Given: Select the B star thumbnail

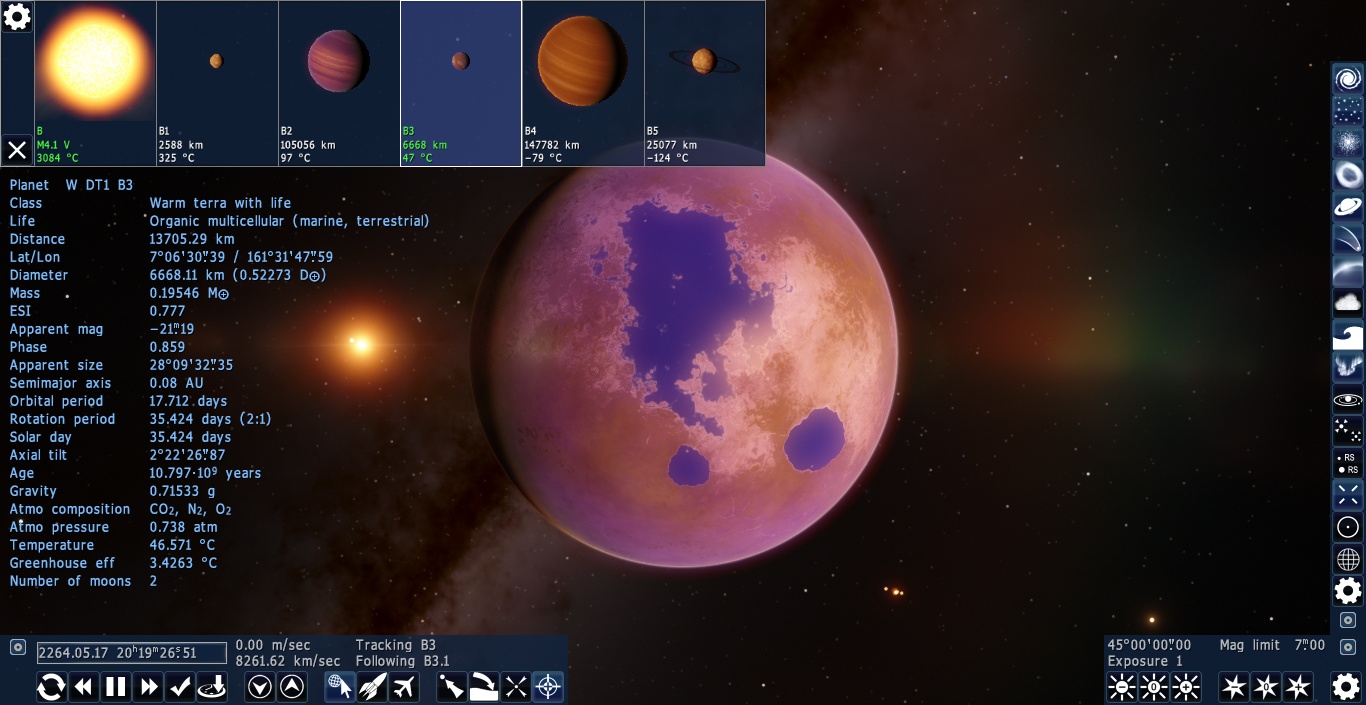Looking at the screenshot, I should (95, 82).
